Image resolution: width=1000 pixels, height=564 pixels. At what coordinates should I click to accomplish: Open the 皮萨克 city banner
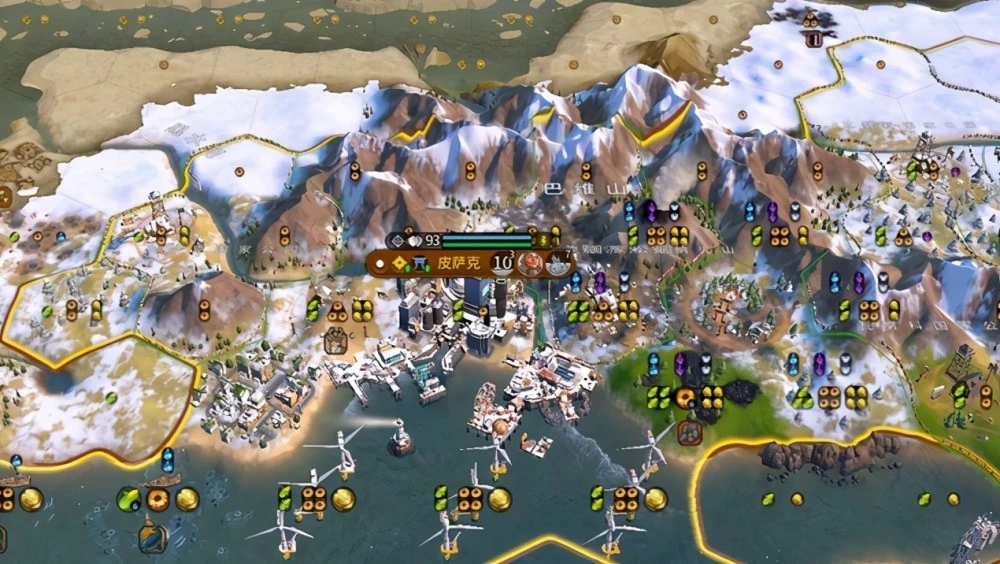pos(460,265)
